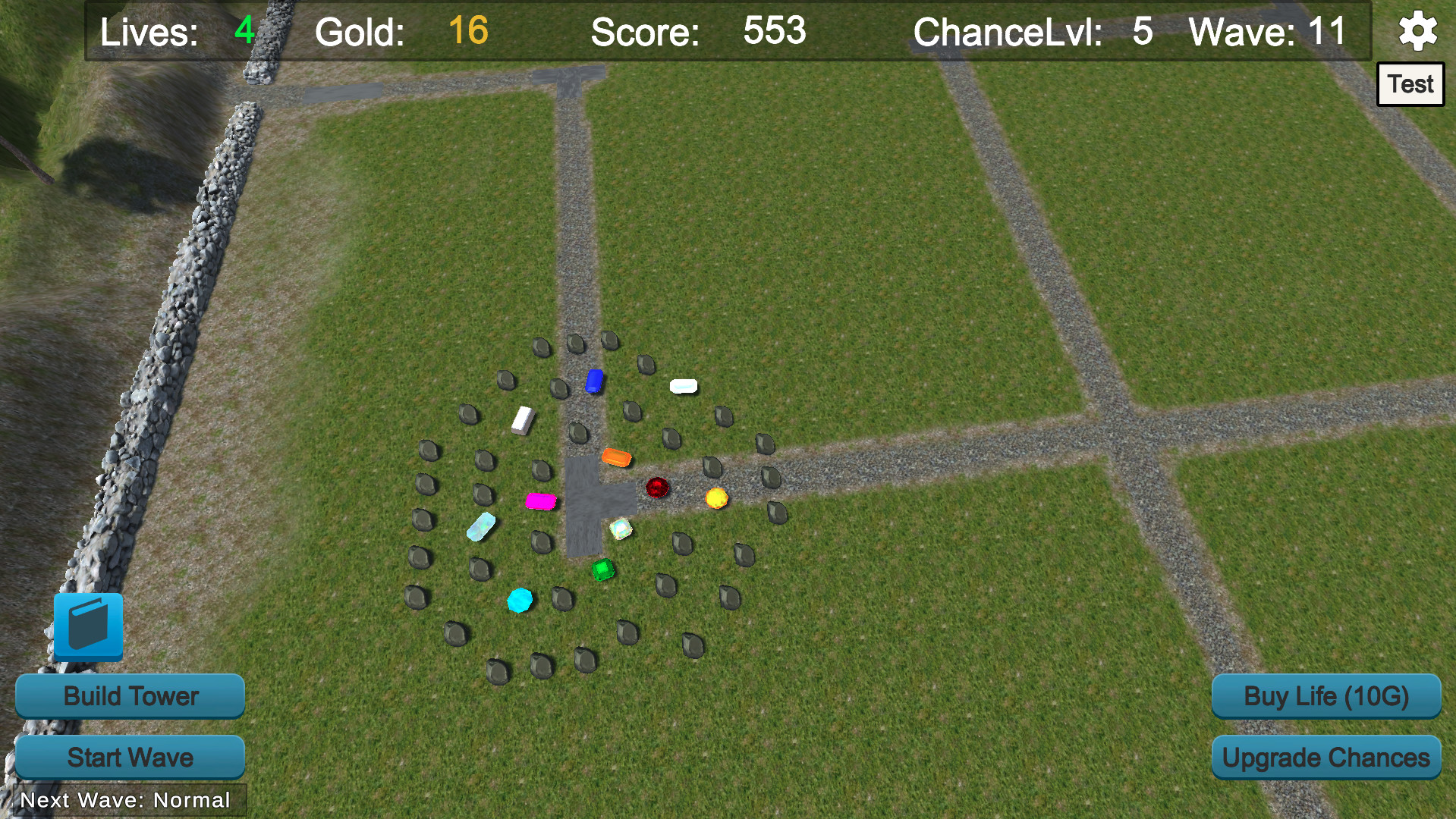Start the next wave

click(129, 757)
